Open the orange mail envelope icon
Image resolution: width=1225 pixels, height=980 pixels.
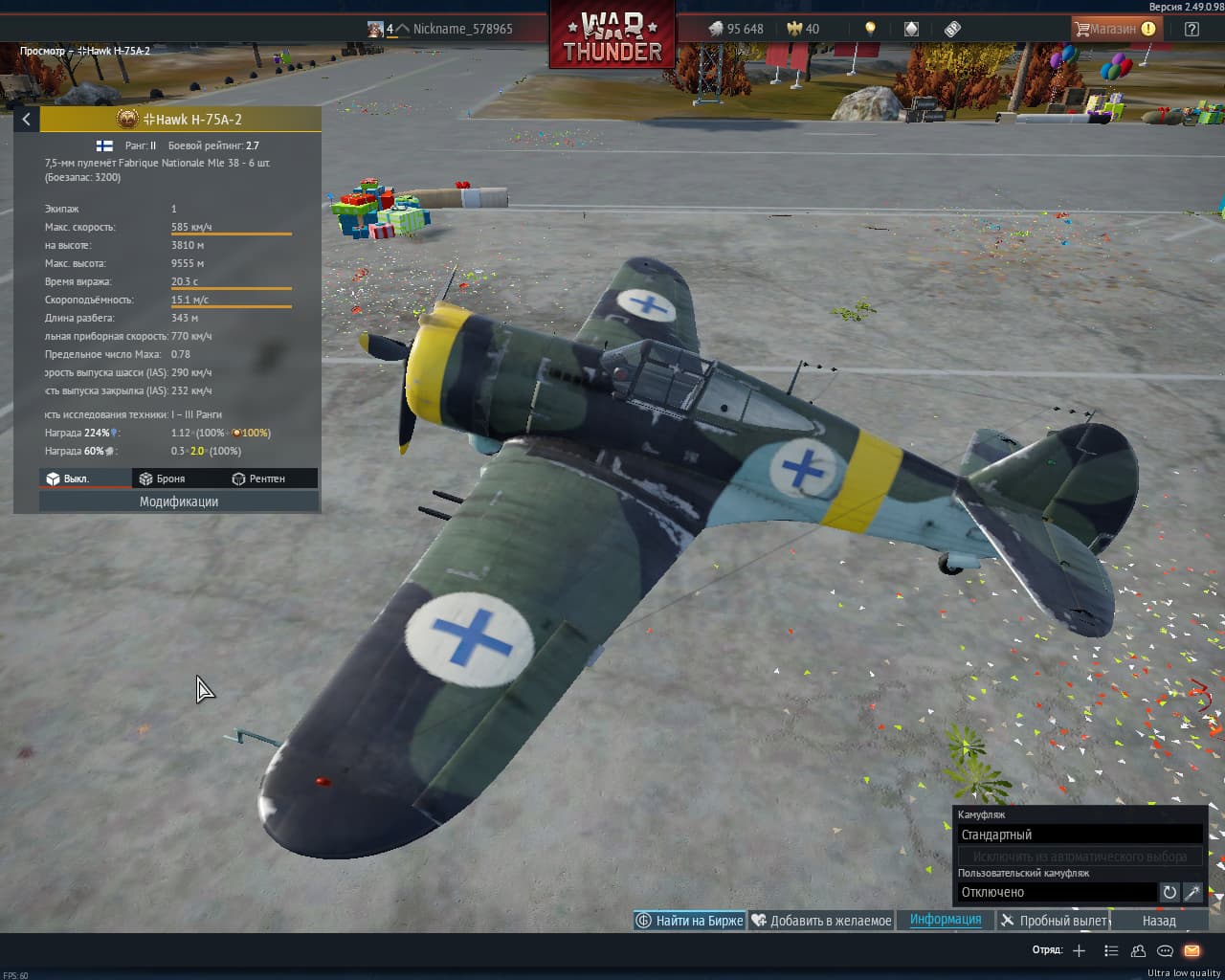click(1192, 950)
